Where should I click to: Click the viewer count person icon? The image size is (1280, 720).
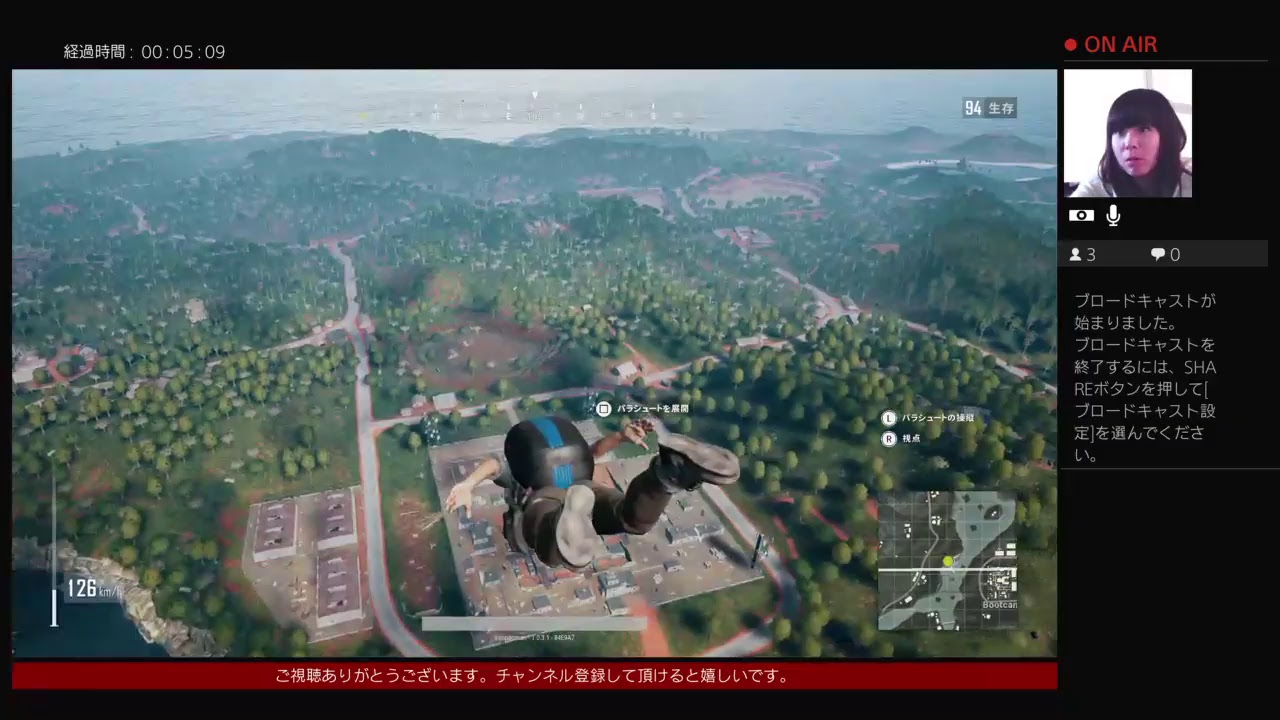[x=1074, y=254]
